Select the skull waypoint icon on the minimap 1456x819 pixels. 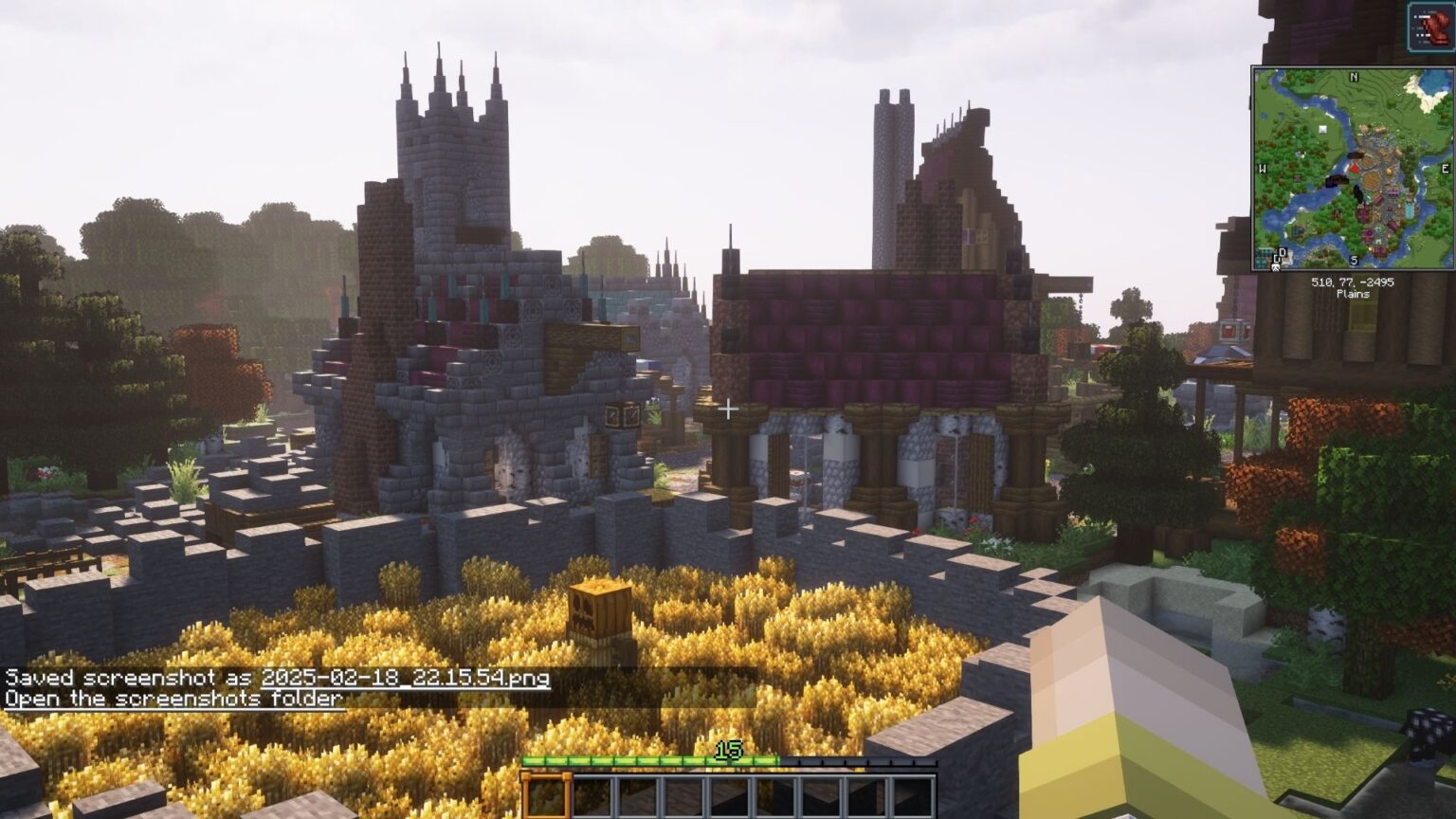(1276, 267)
